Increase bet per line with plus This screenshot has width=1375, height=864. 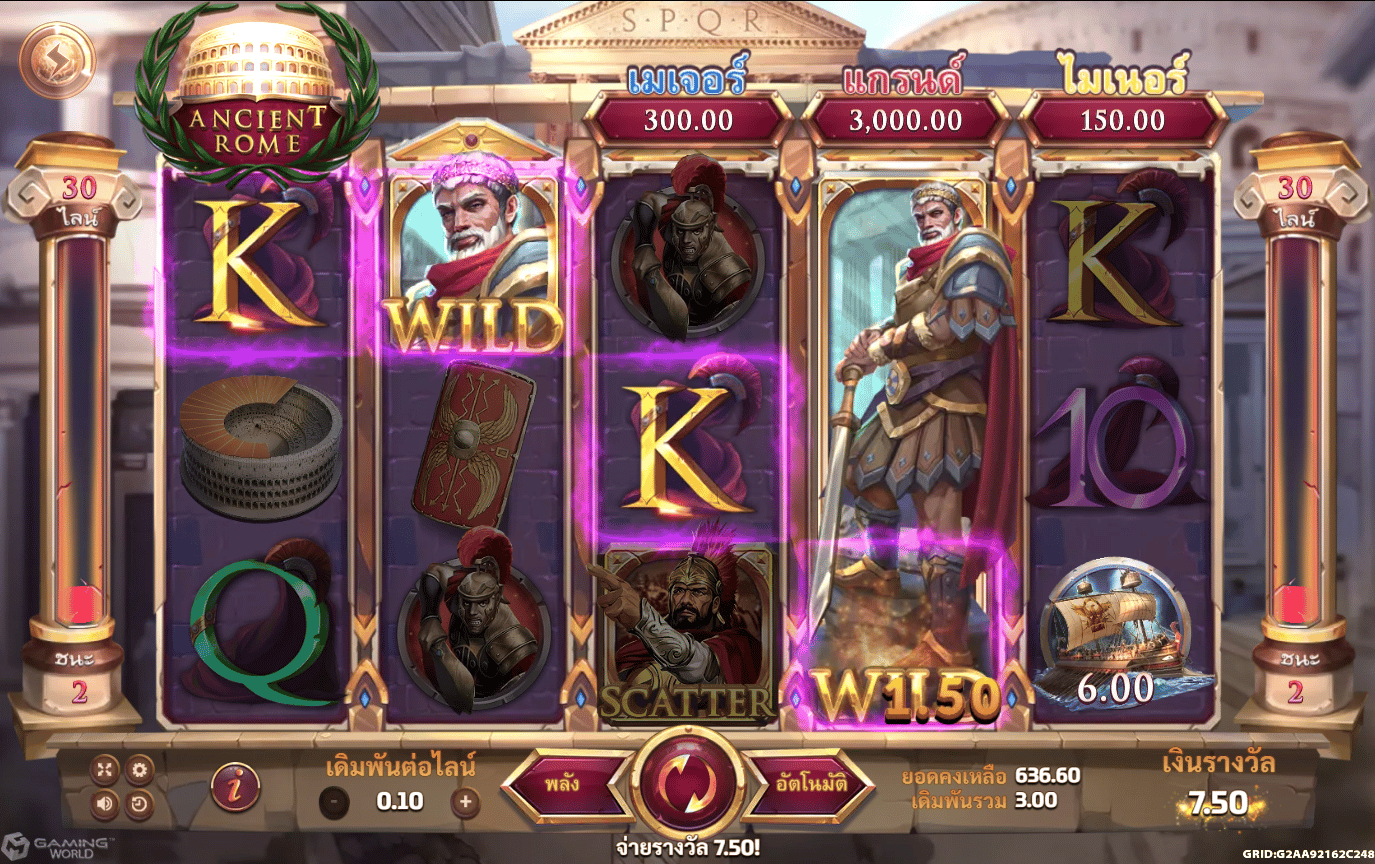[x=464, y=801]
